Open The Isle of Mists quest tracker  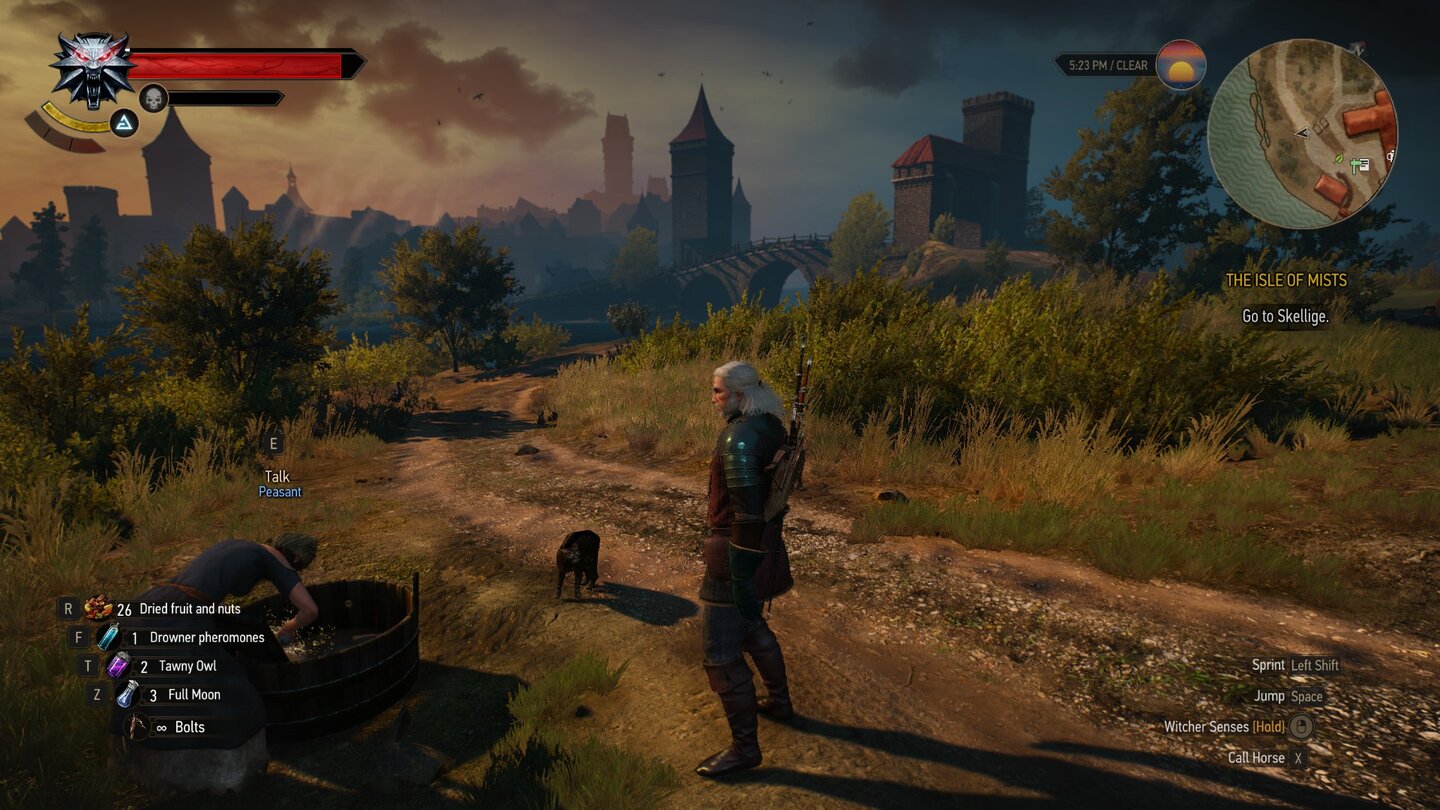tap(1286, 281)
